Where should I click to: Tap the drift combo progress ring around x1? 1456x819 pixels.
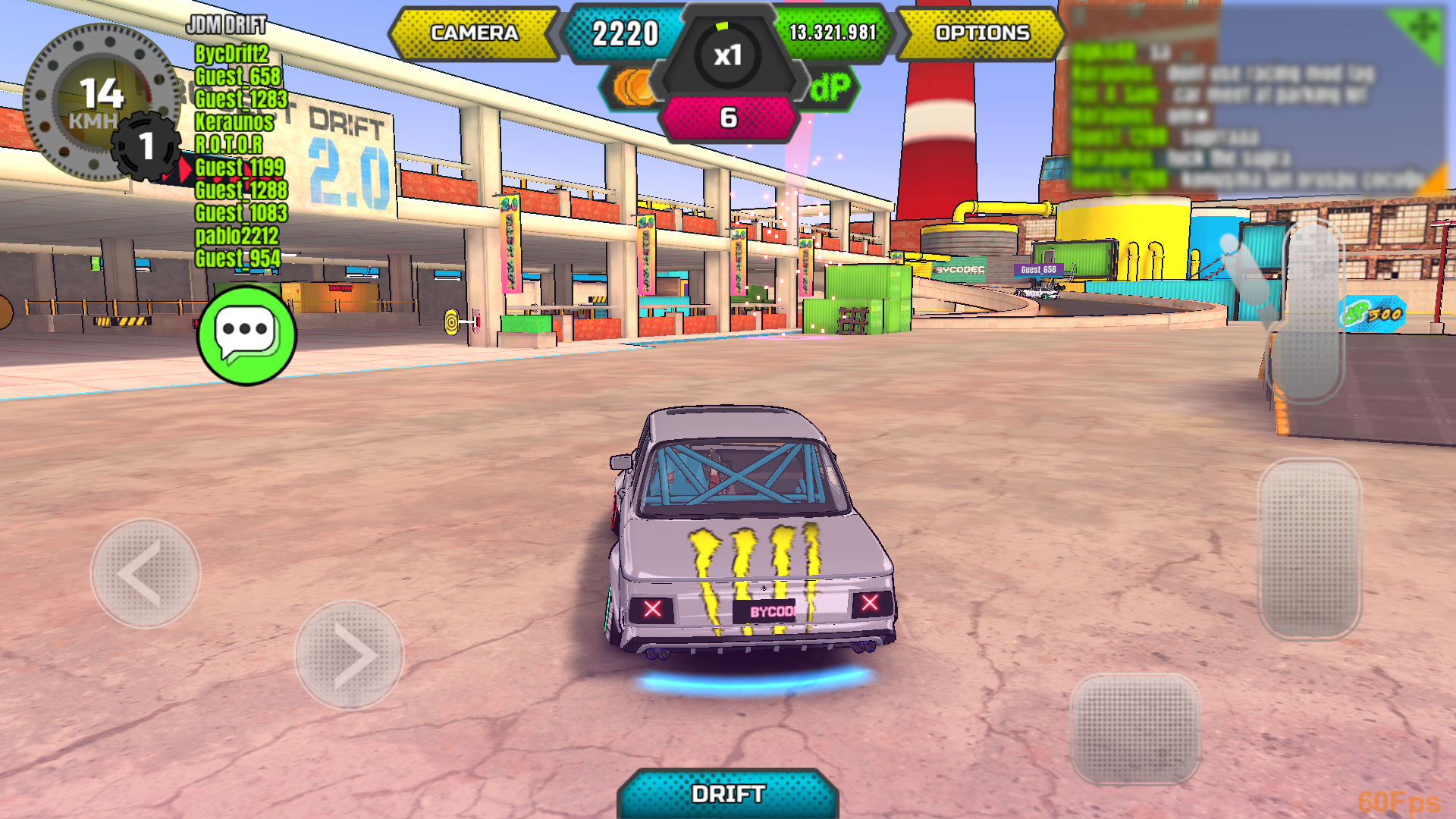726,27
